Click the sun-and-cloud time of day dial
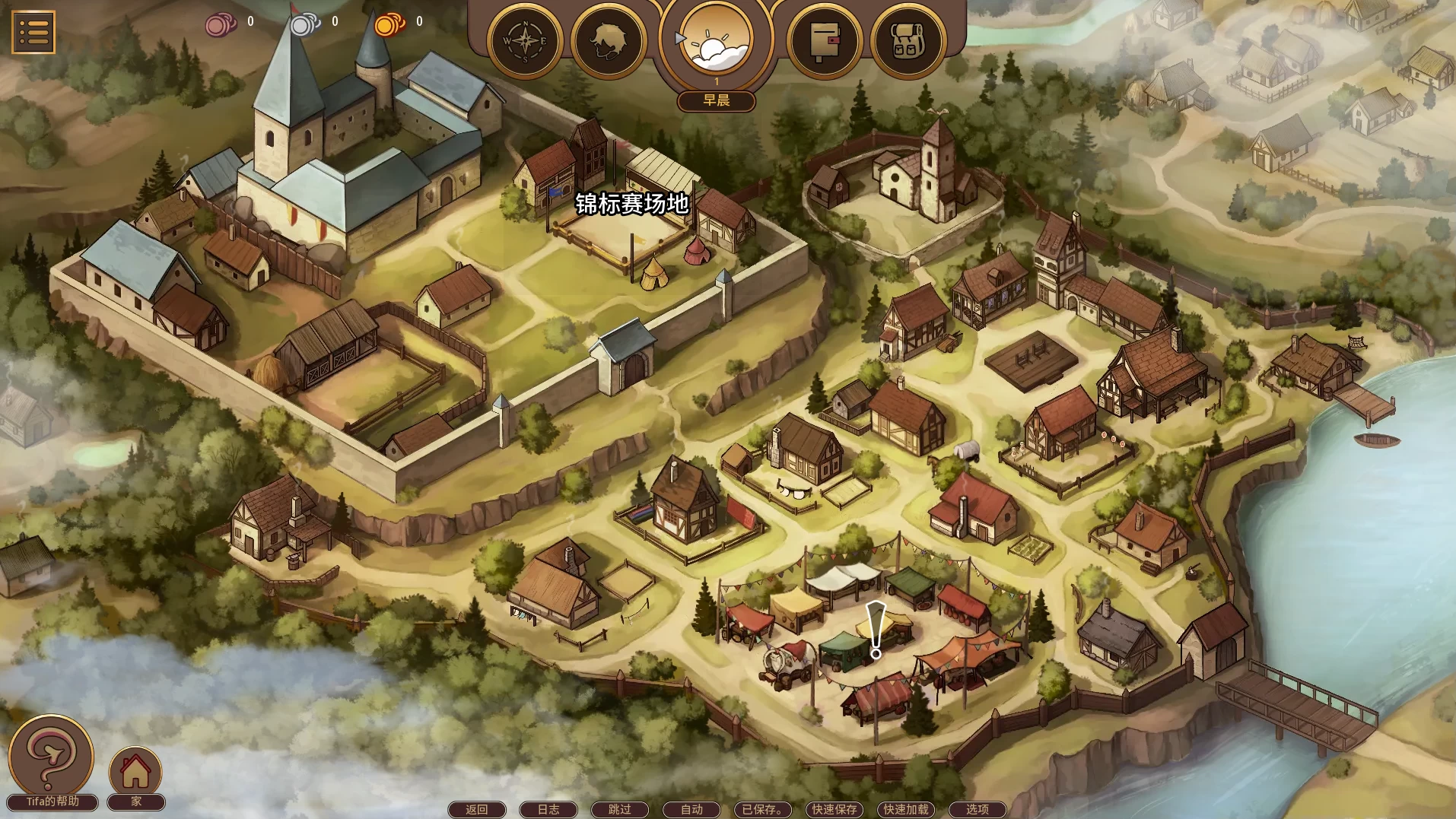The width and height of the screenshot is (1456, 819). pyautogui.click(x=716, y=41)
